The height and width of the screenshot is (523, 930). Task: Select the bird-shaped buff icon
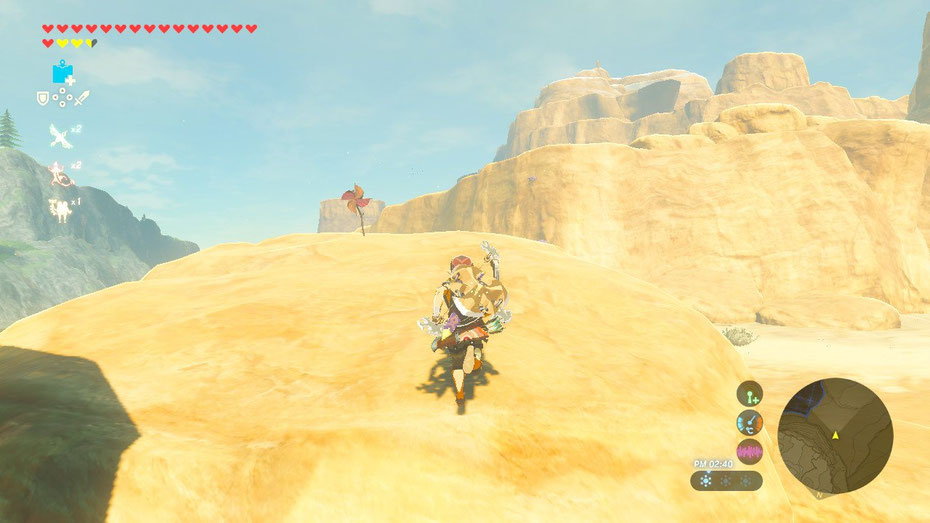(x=60, y=134)
